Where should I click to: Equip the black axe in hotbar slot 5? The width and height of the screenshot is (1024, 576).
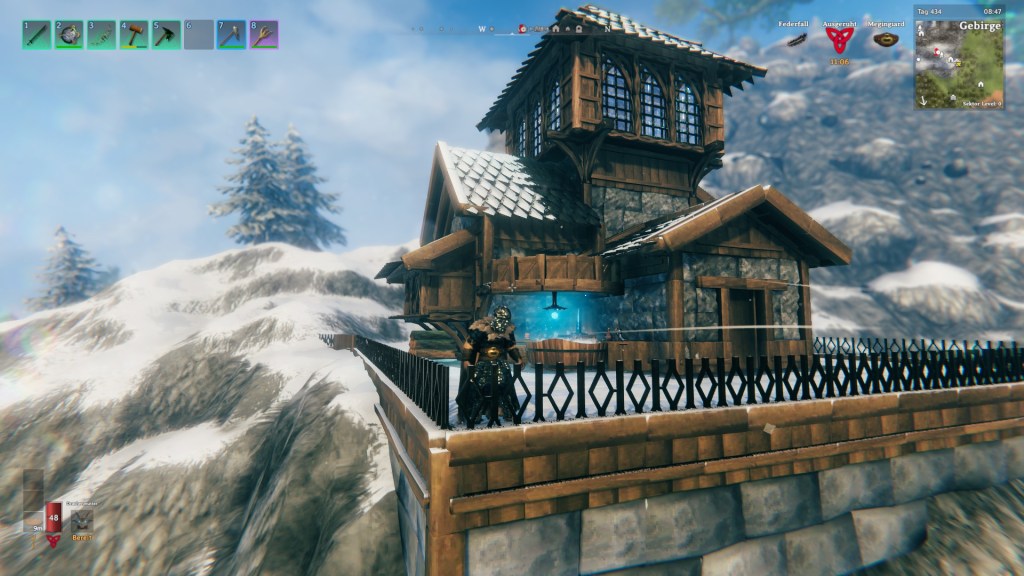click(x=166, y=35)
